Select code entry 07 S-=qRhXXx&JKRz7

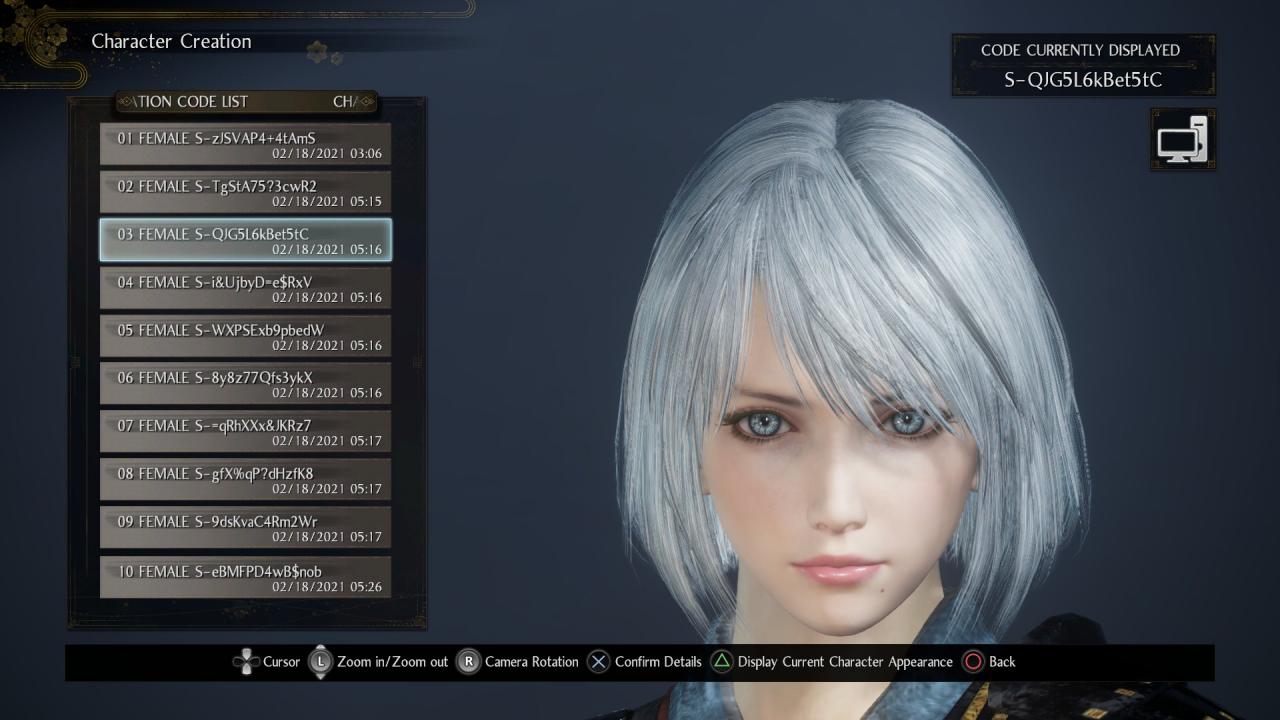[x=245, y=432]
